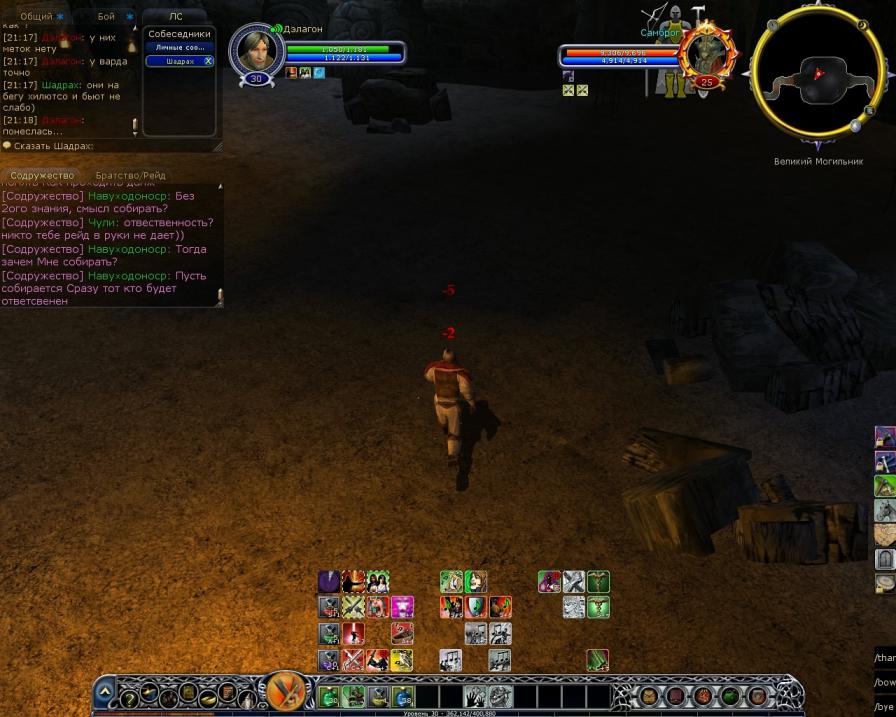Click Дэлагон's player portrait
Screen dimensions: 896x717
click(x=254, y=50)
